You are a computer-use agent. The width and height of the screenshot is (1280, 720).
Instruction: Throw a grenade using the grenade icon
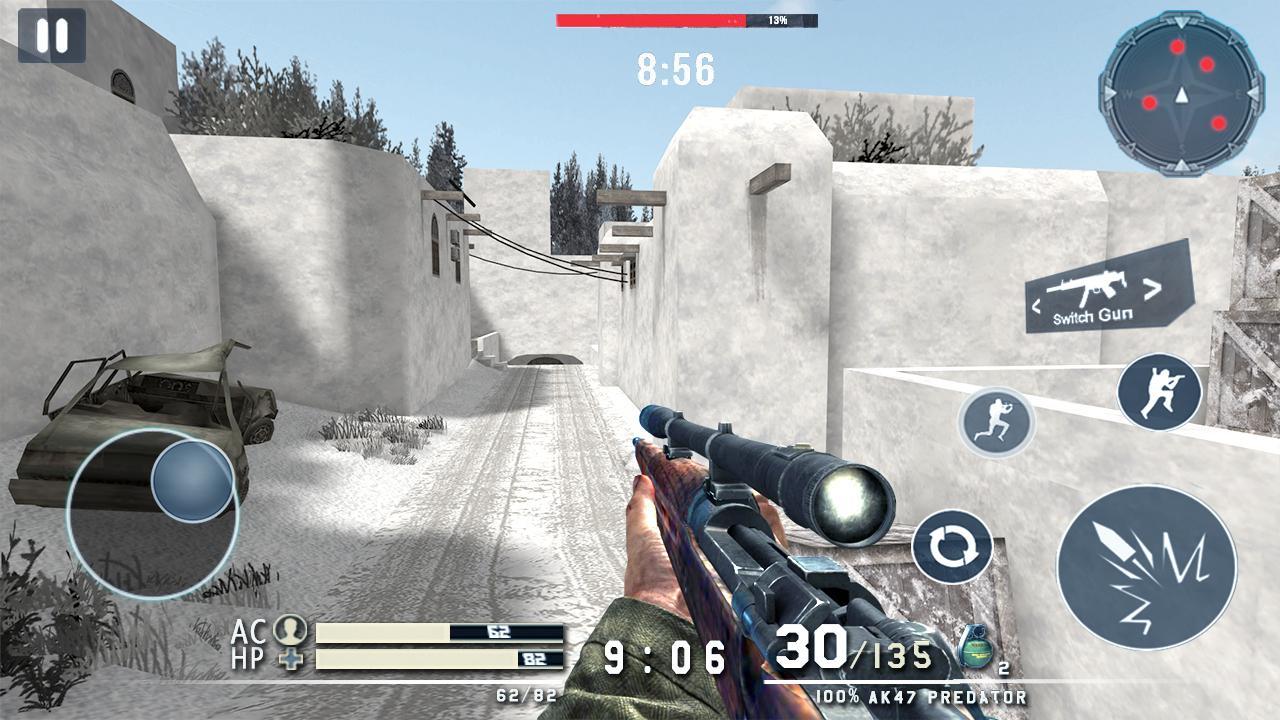point(974,650)
